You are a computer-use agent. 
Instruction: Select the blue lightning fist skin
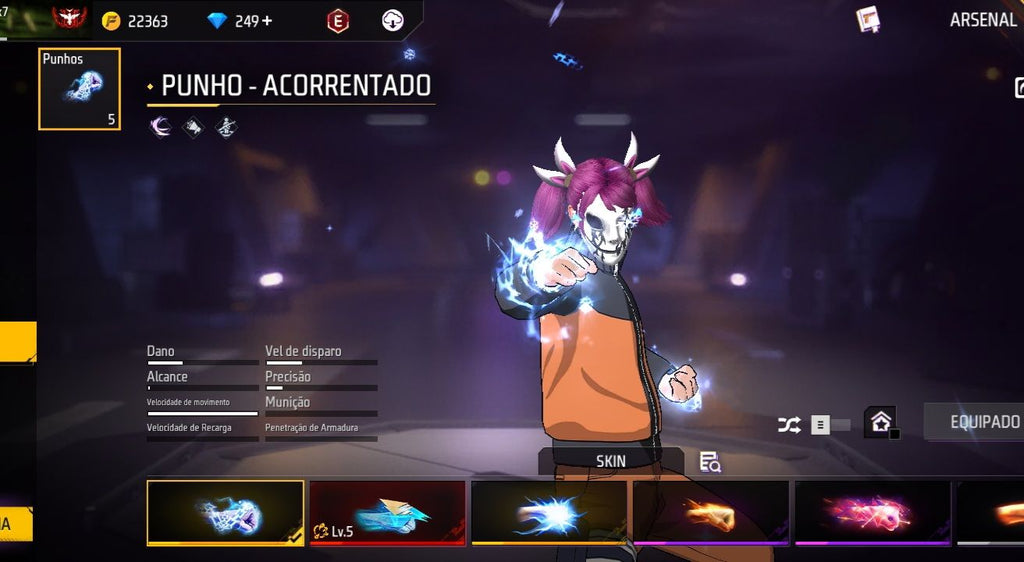549,513
